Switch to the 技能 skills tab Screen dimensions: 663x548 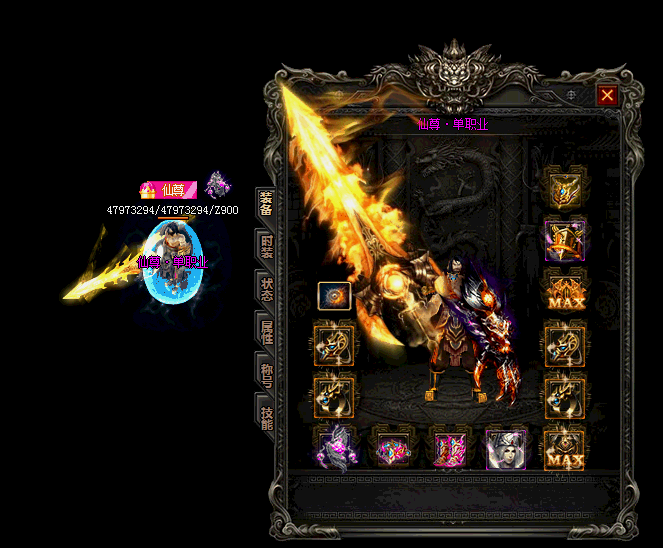266,418
